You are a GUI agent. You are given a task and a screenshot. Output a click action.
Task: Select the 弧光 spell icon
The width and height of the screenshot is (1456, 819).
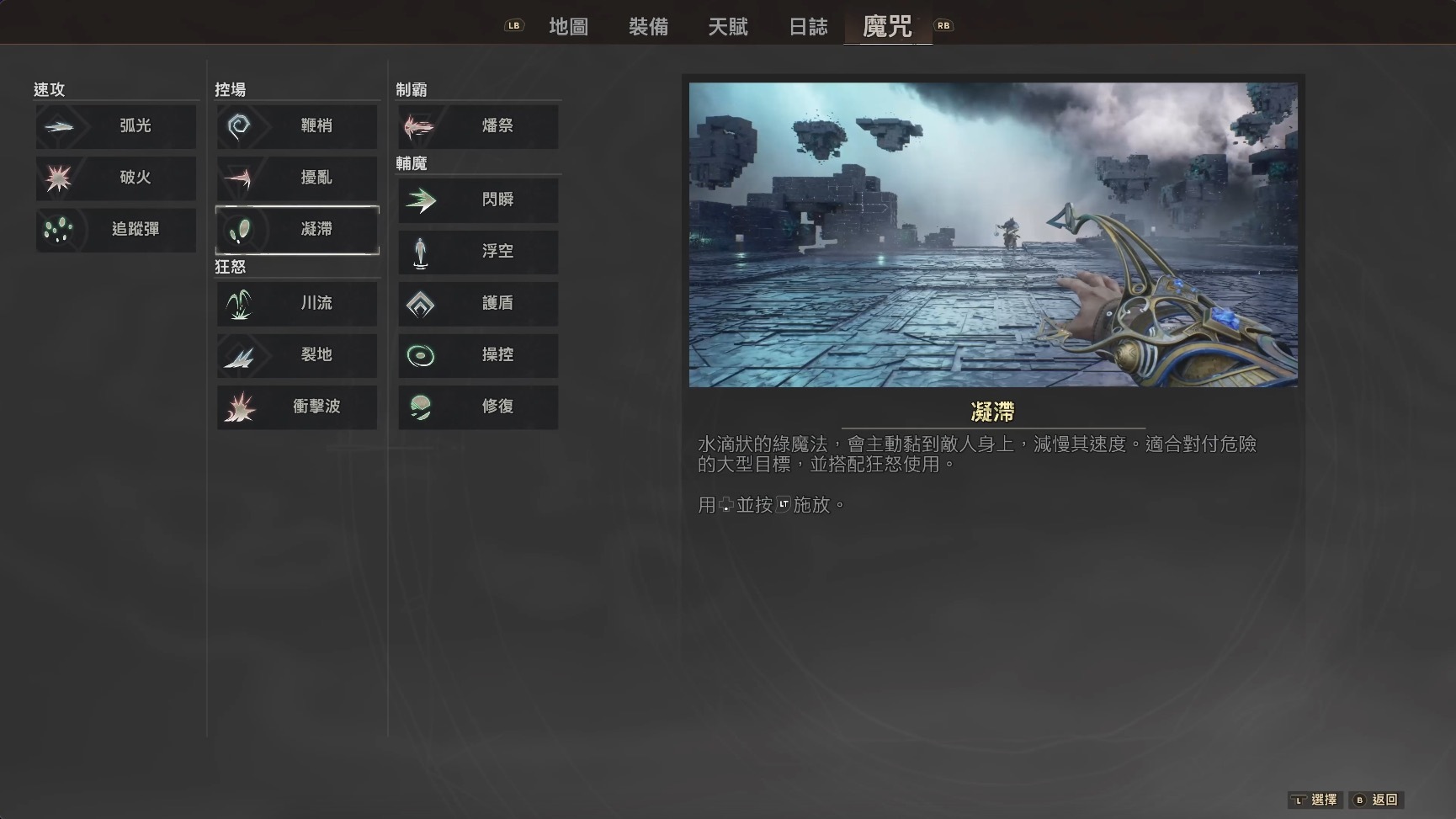pos(115,126)
